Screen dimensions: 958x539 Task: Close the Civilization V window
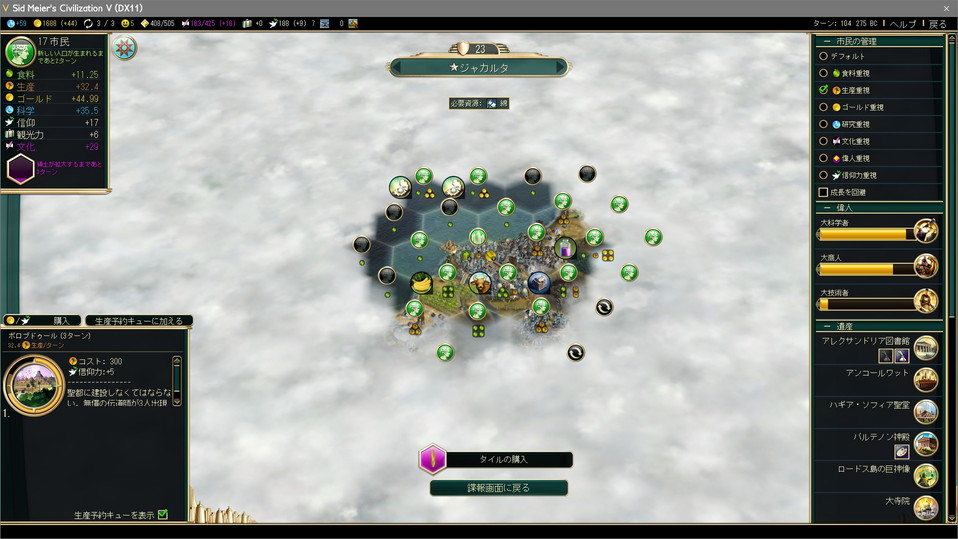pyautogui.click(x=945, y=7)
